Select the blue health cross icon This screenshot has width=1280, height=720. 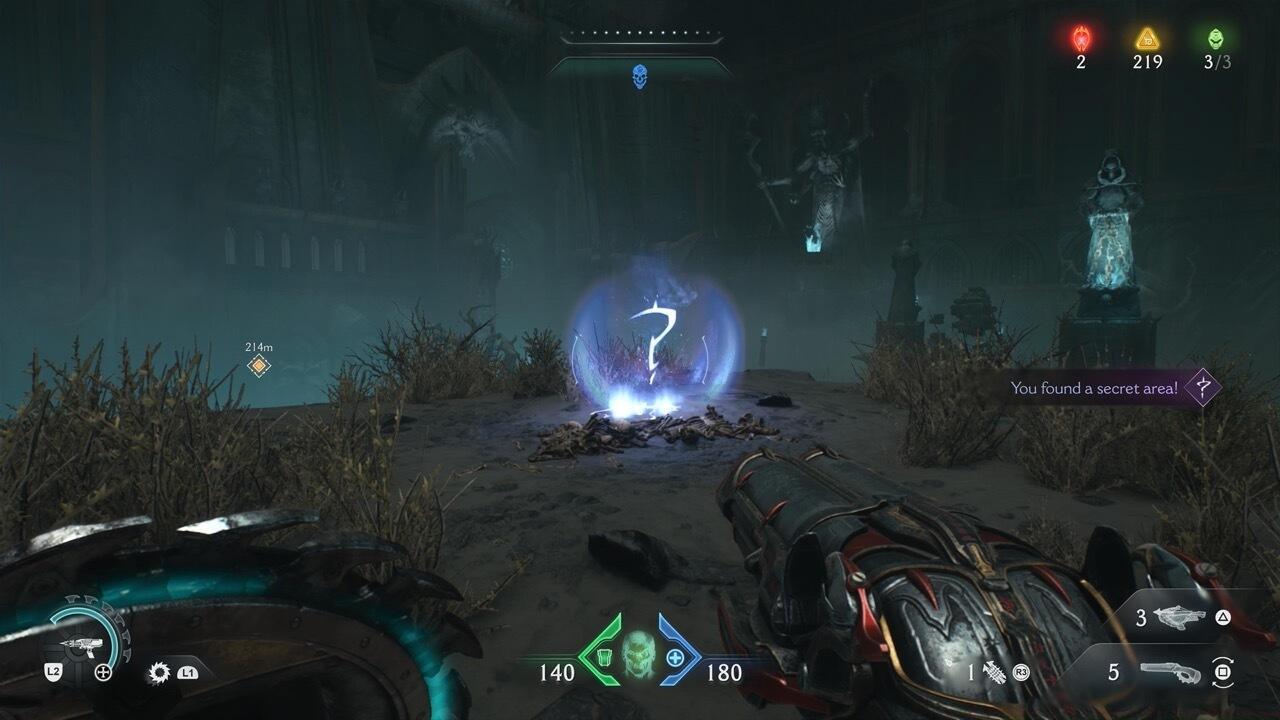[x=676, y=658]
